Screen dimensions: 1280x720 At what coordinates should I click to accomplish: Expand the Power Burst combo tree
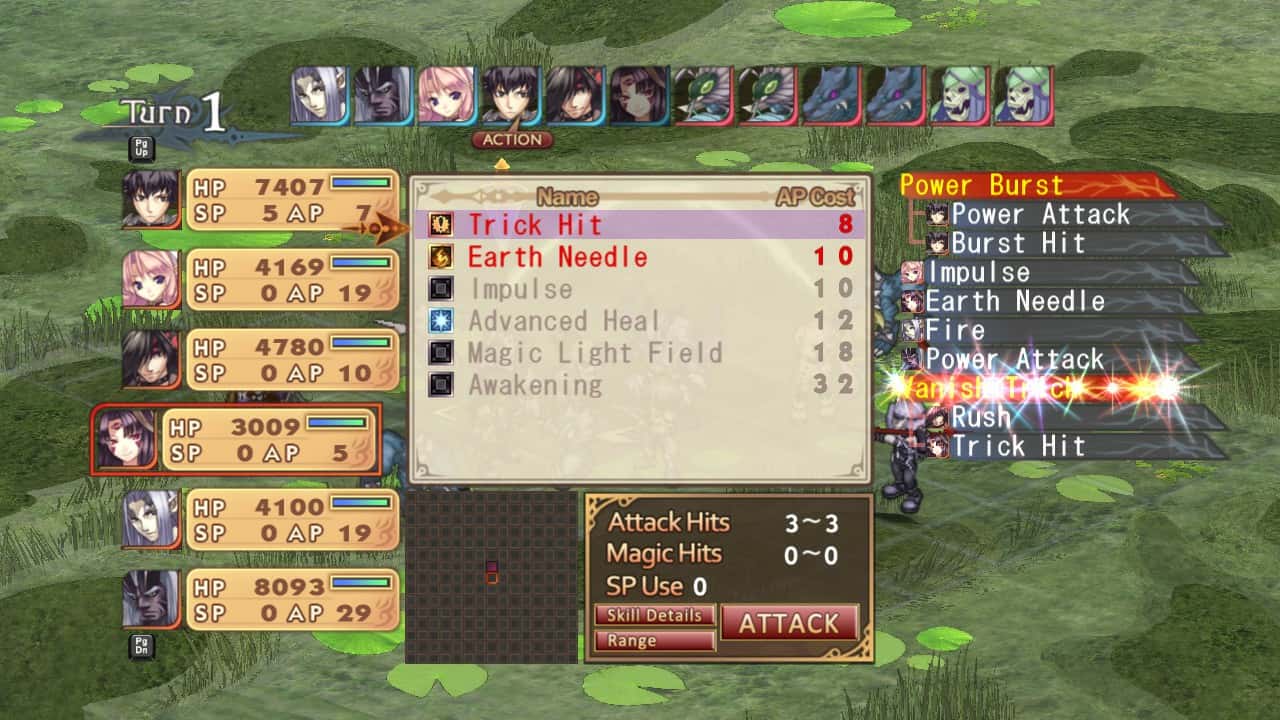click(x=980, y=185)
